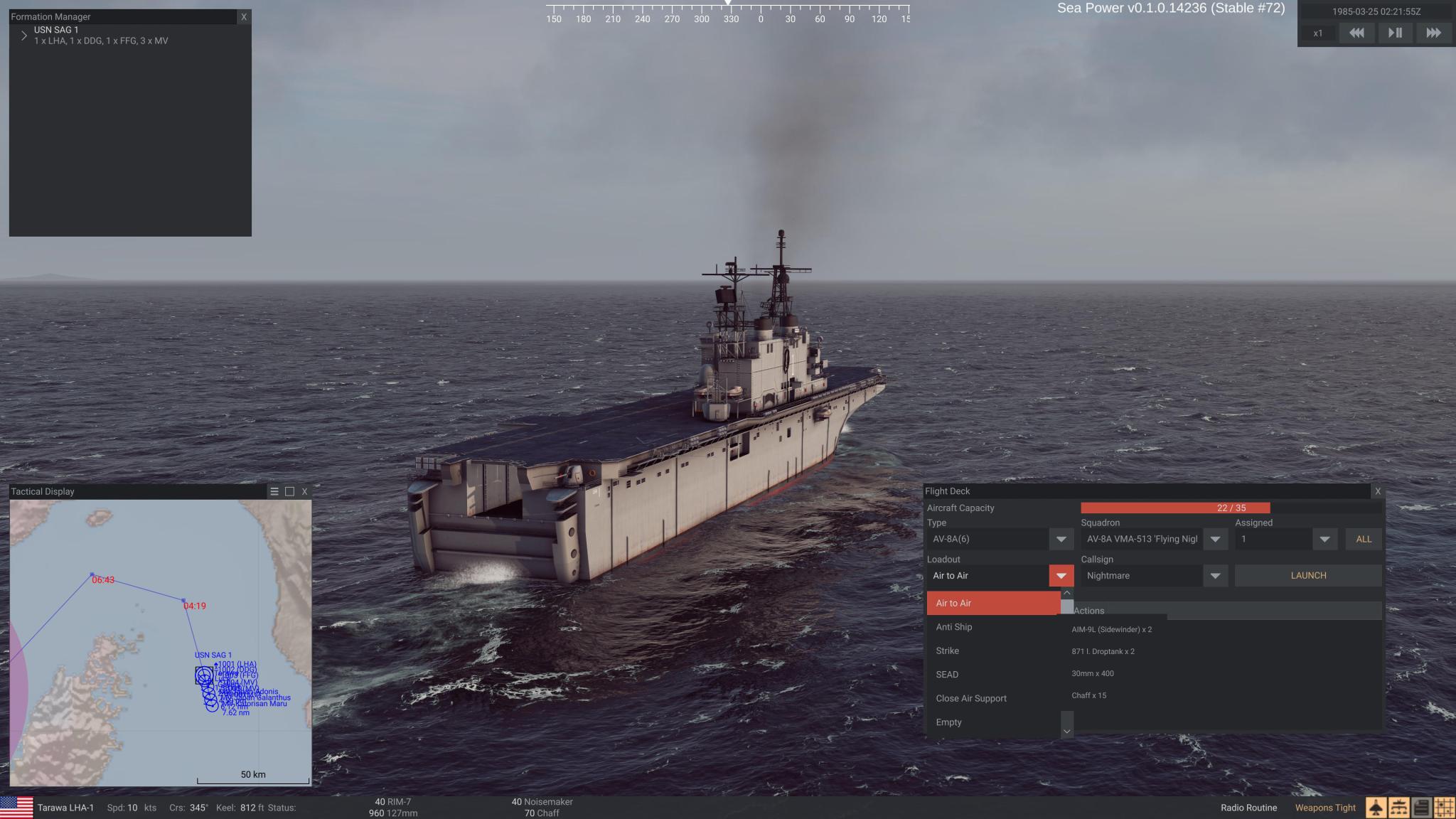
Task: Click the message log icon in bottom-right corner
Action: [1422, 808]
